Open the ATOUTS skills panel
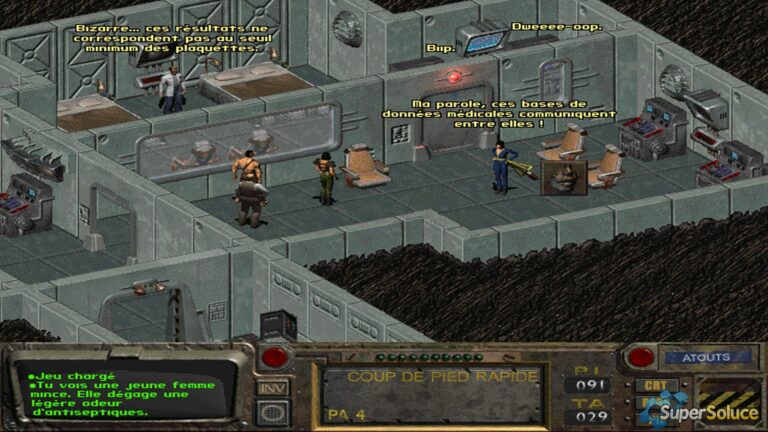 (705, 357)
